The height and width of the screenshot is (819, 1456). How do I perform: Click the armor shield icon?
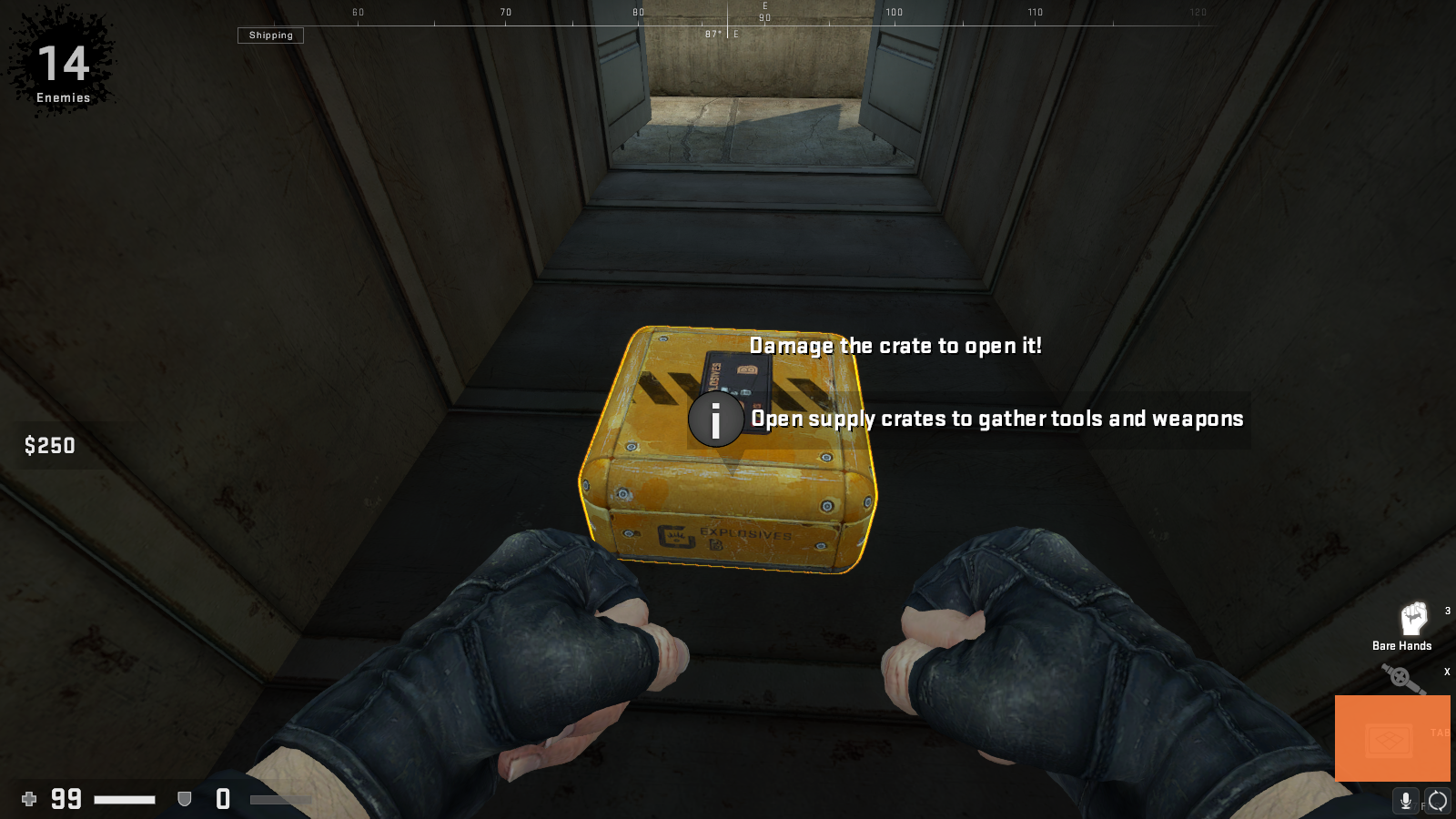(x=186, y=799)
